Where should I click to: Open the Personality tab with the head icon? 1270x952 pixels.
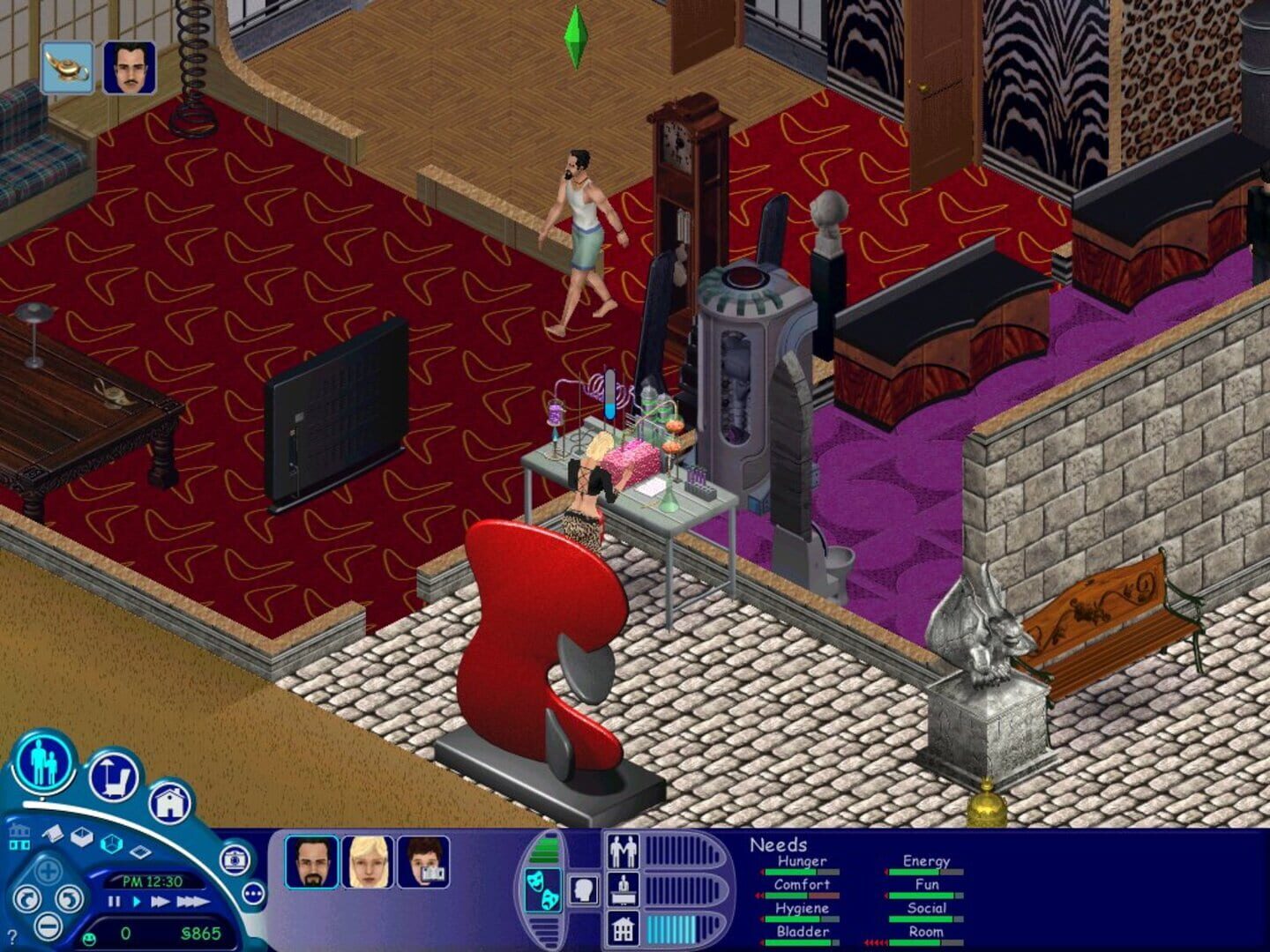click(583, 889)
